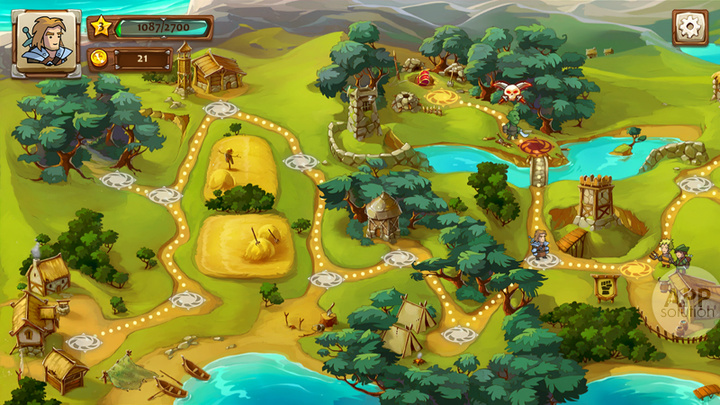Screen dimensions: 720x405
Task: Select the skull and crossbones battle marker
Action: tap(513, 94)
